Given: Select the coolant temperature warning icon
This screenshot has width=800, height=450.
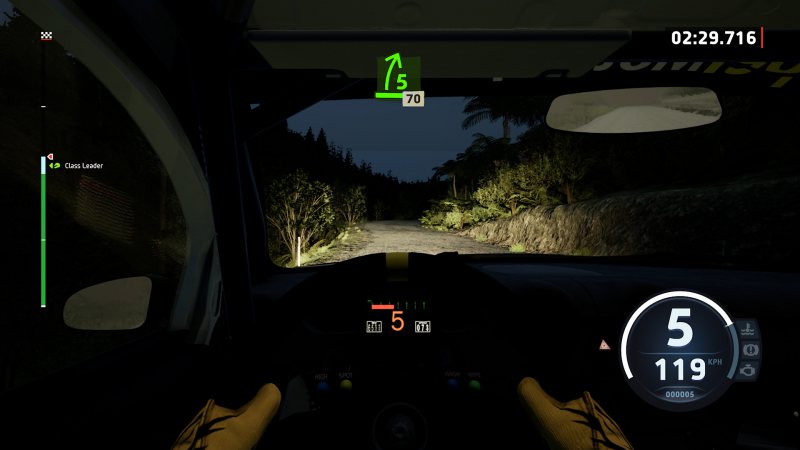Looking at the screenshot, I should (748, 329).
